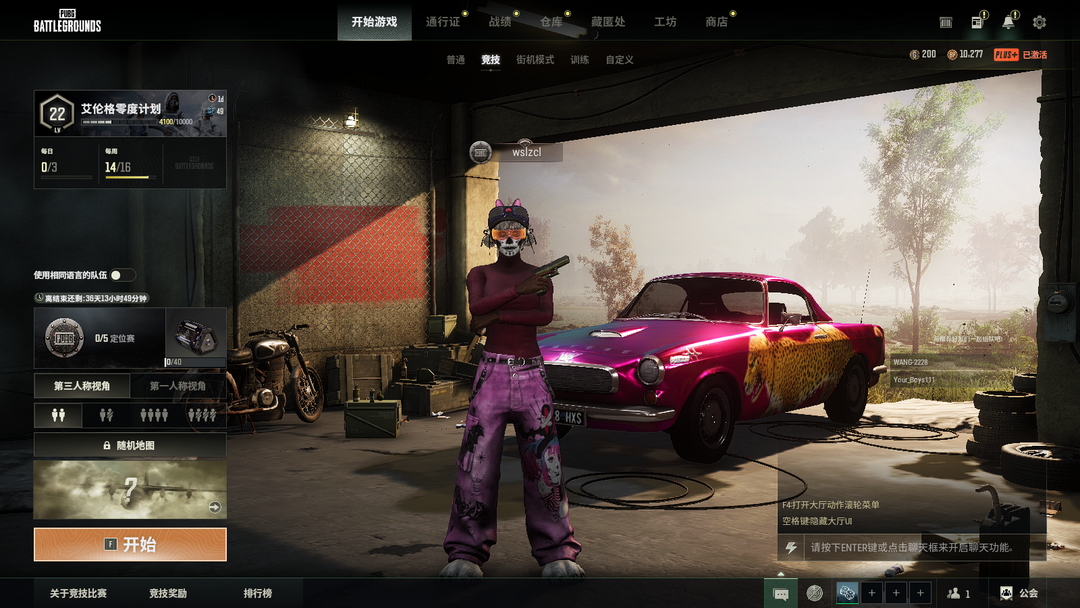Viewport: 1080px width, 608px height.
Task: Click the orange 开始 start button
Action: click(x=130, y=545)
